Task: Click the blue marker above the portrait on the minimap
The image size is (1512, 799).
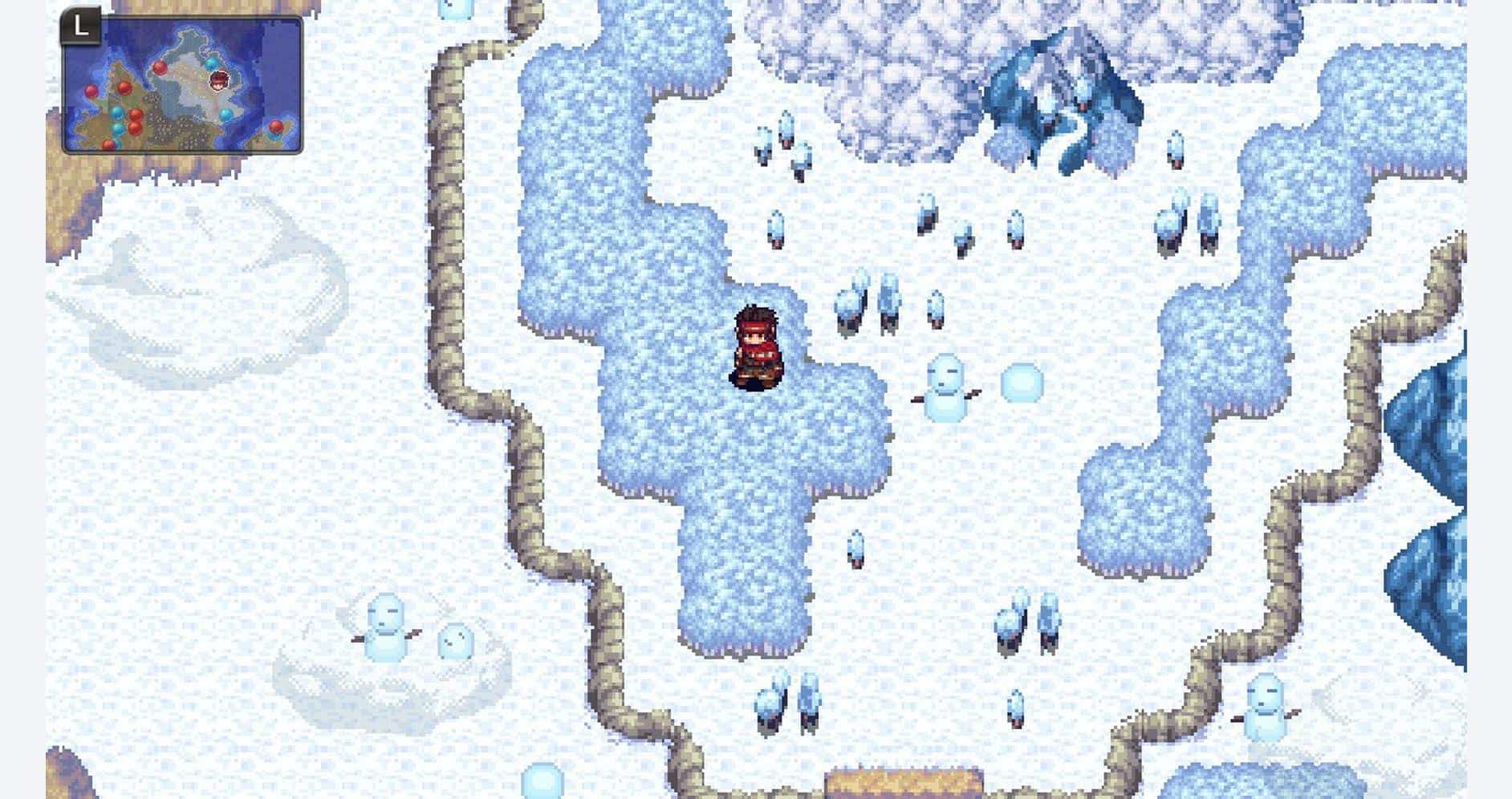Action: tap(212, 64)
